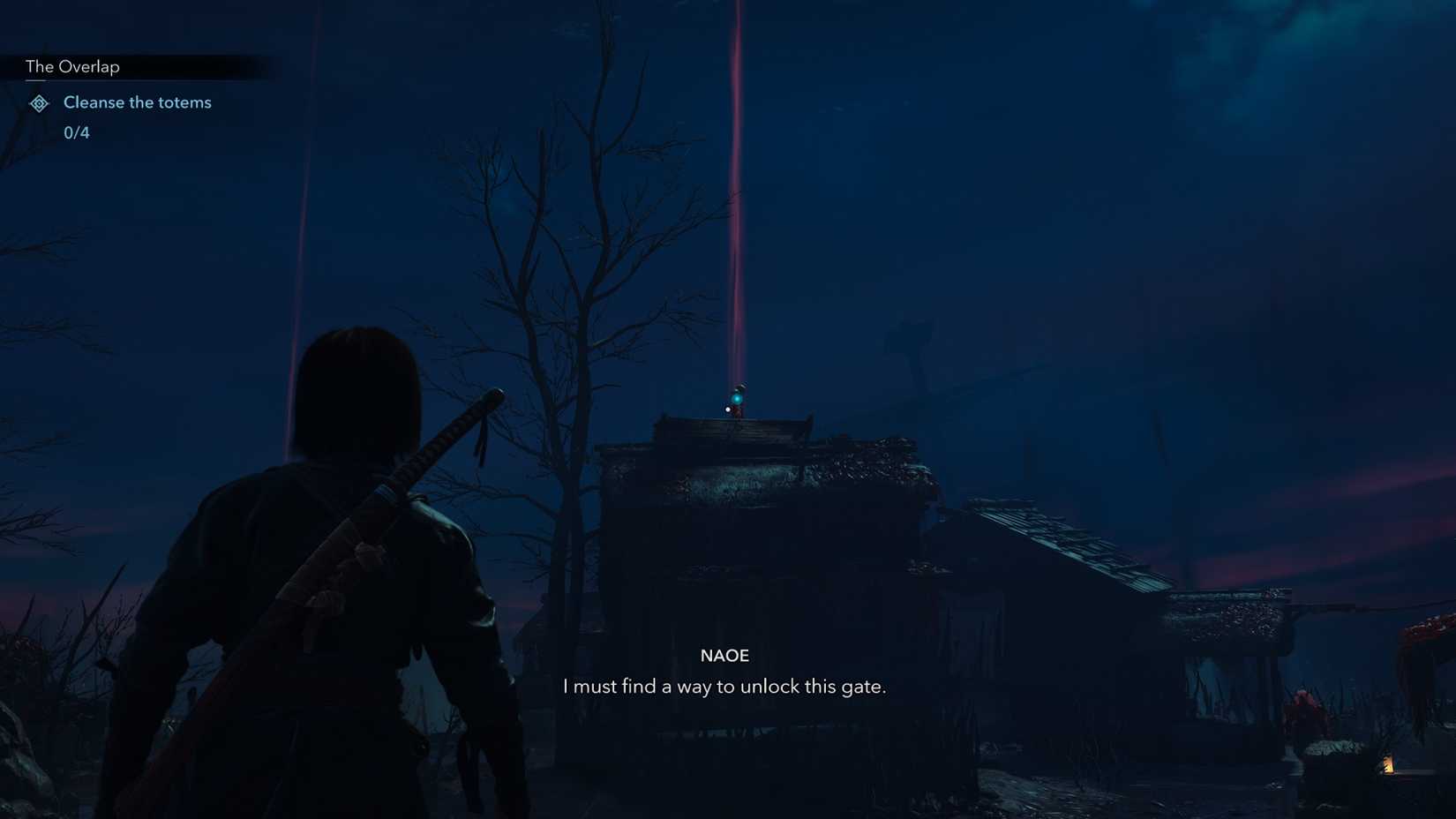Toggle the Cleanse the totems objective tracker
Viewport: 1456px width, 819px height.
pyautogui.click(x=137, y=102)
